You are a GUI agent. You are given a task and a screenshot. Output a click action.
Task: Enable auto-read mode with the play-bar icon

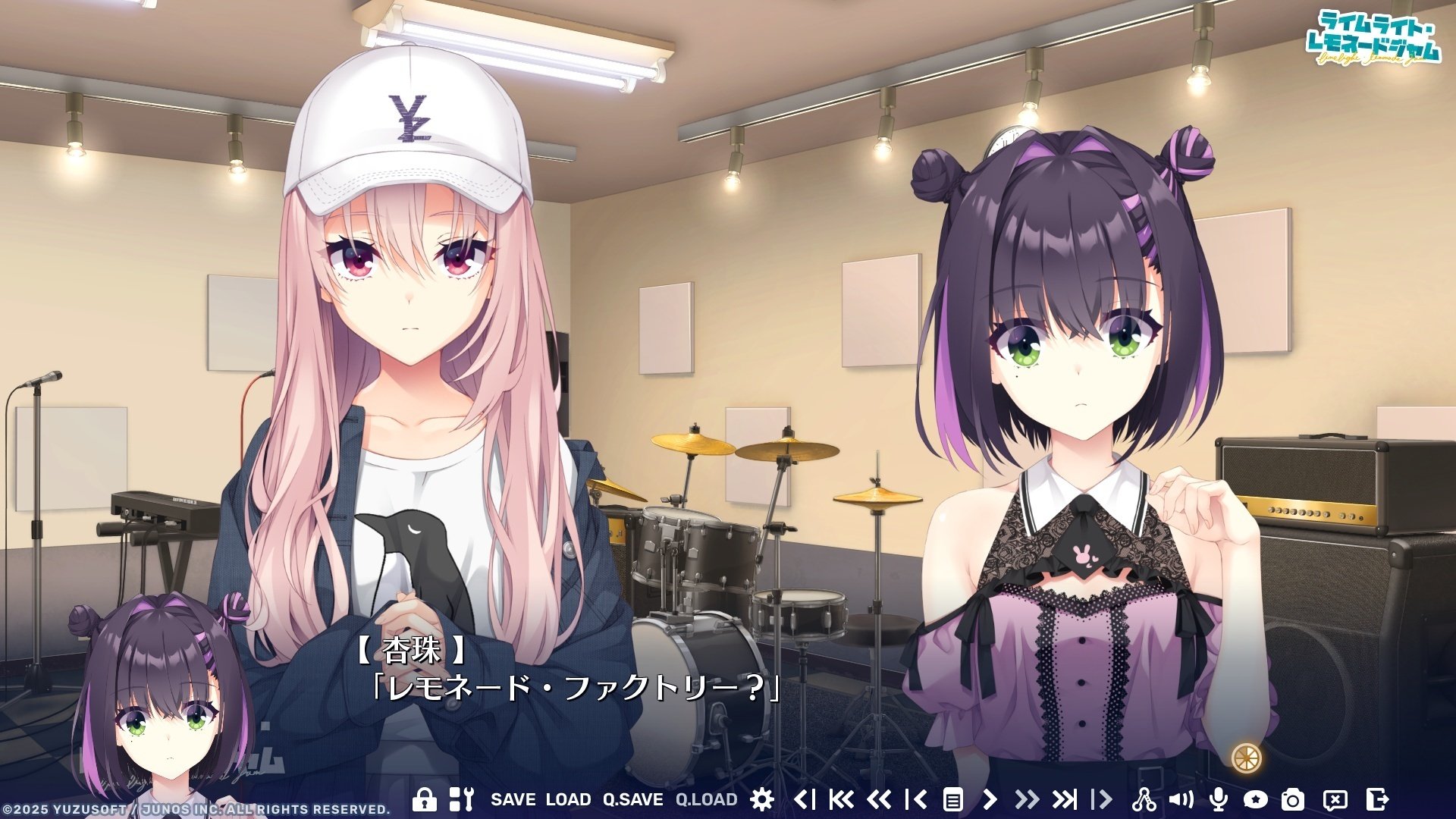(1103, 799)
